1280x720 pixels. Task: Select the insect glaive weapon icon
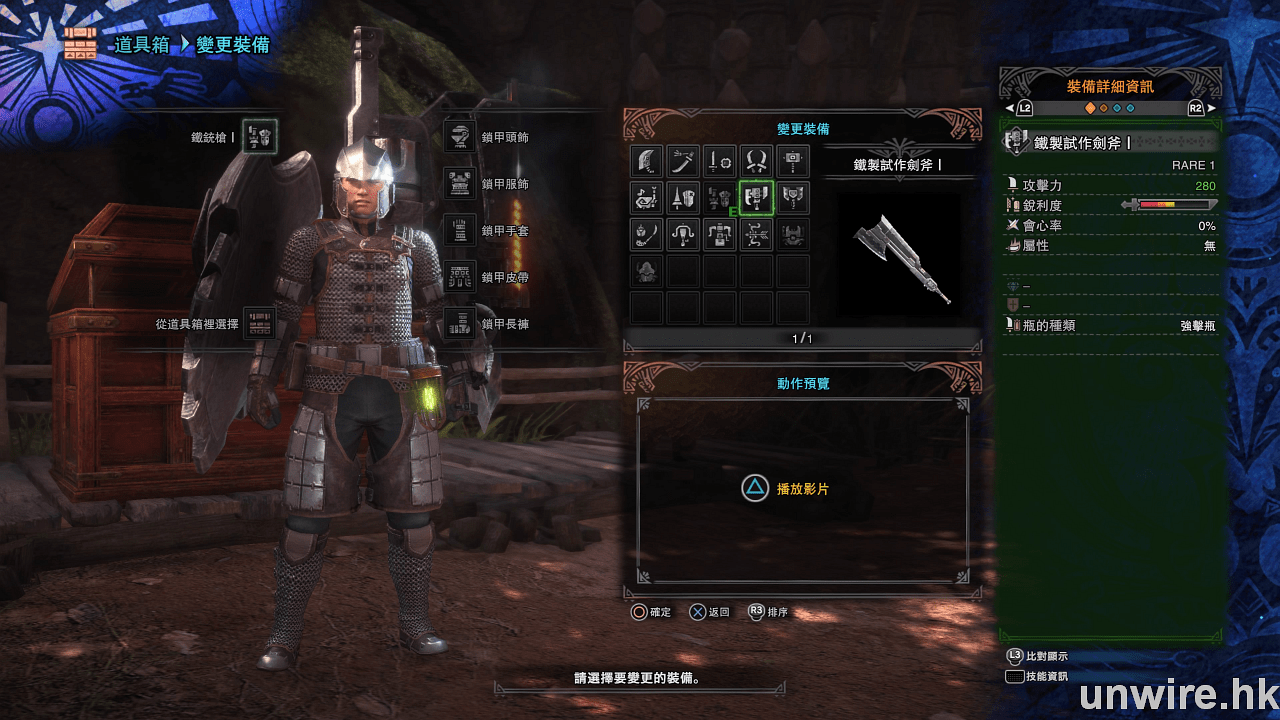[647, 235]
